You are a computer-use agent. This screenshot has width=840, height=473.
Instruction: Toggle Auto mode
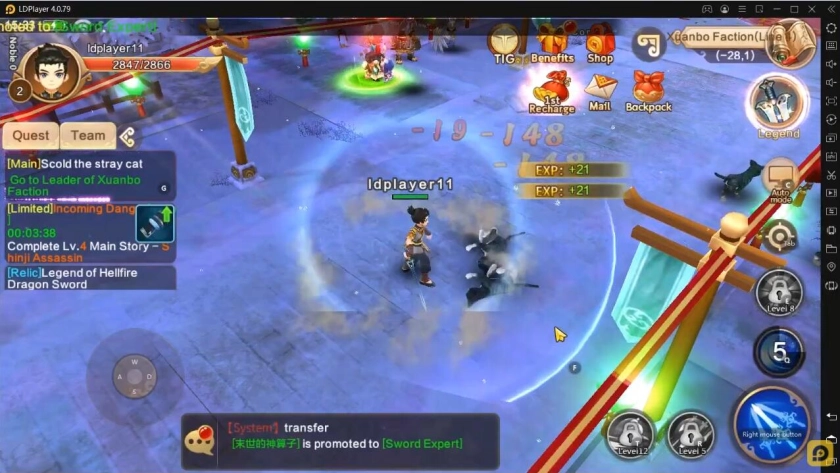pos(780,180)
